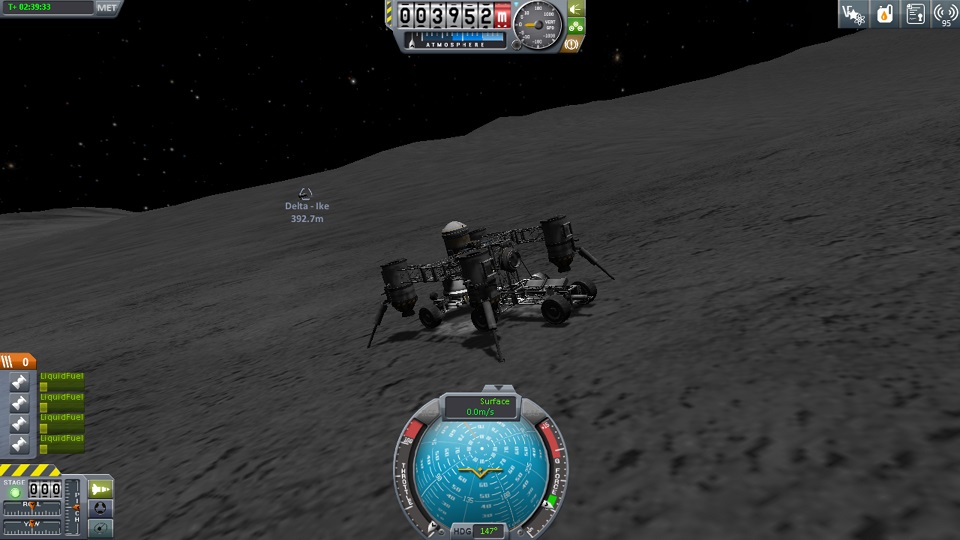The image size is (960, 540).
Task: Click the Surface speed mode readout on navball
Action: (482, 406)
